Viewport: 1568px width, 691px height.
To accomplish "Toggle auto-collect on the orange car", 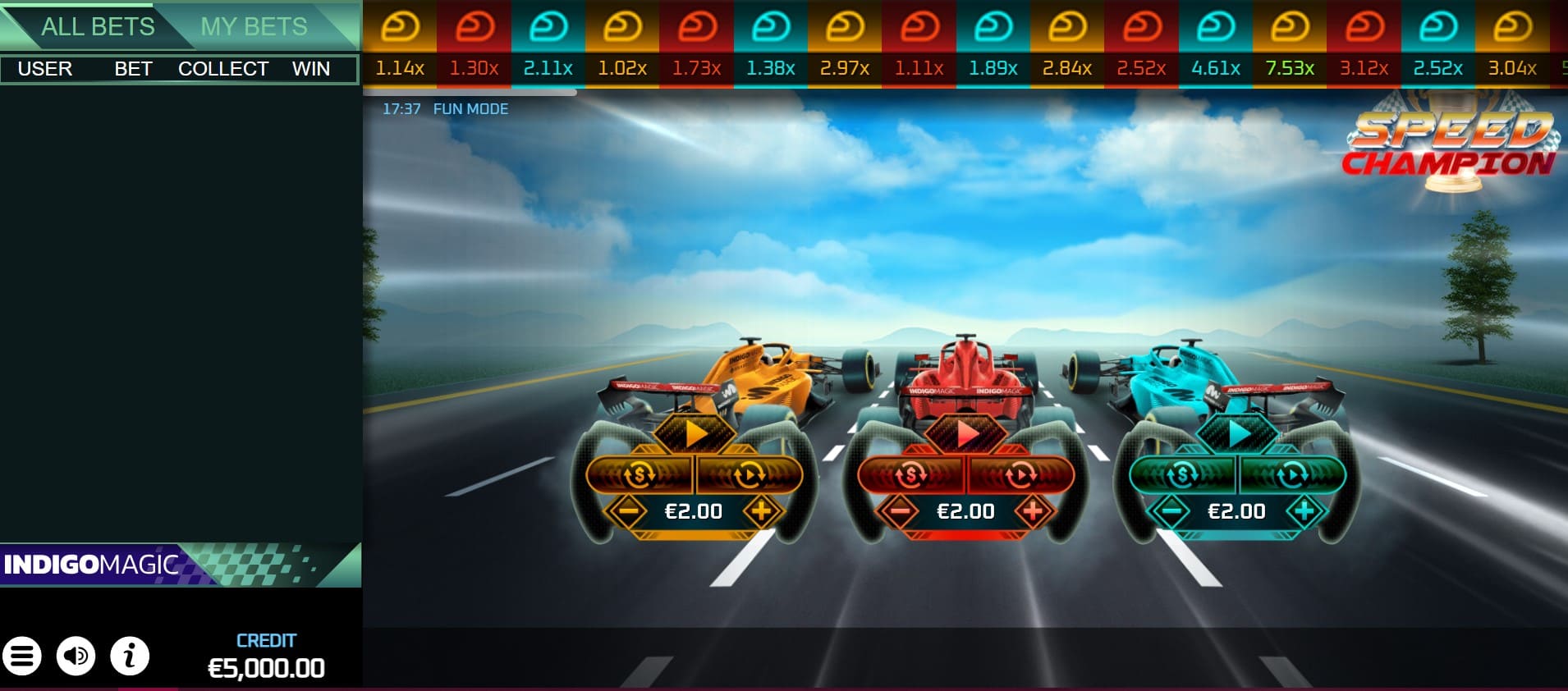I will coord(640,474).
